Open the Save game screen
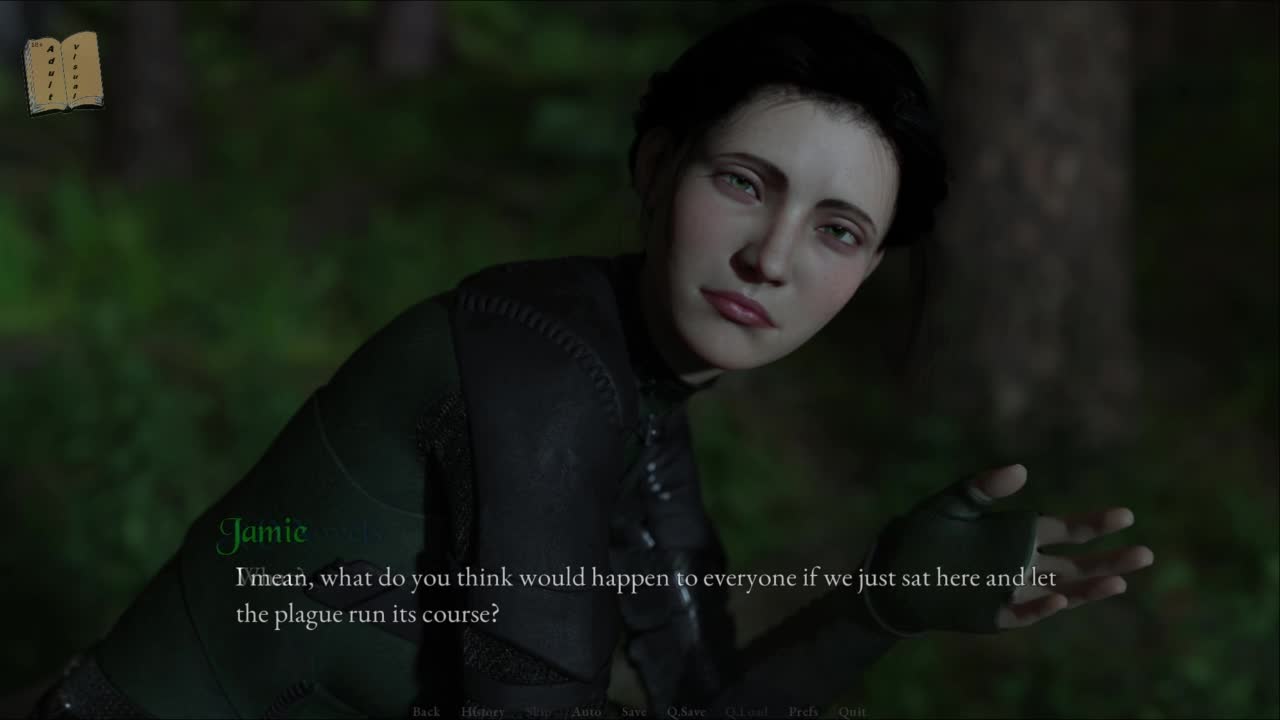 tap(633, 711)
